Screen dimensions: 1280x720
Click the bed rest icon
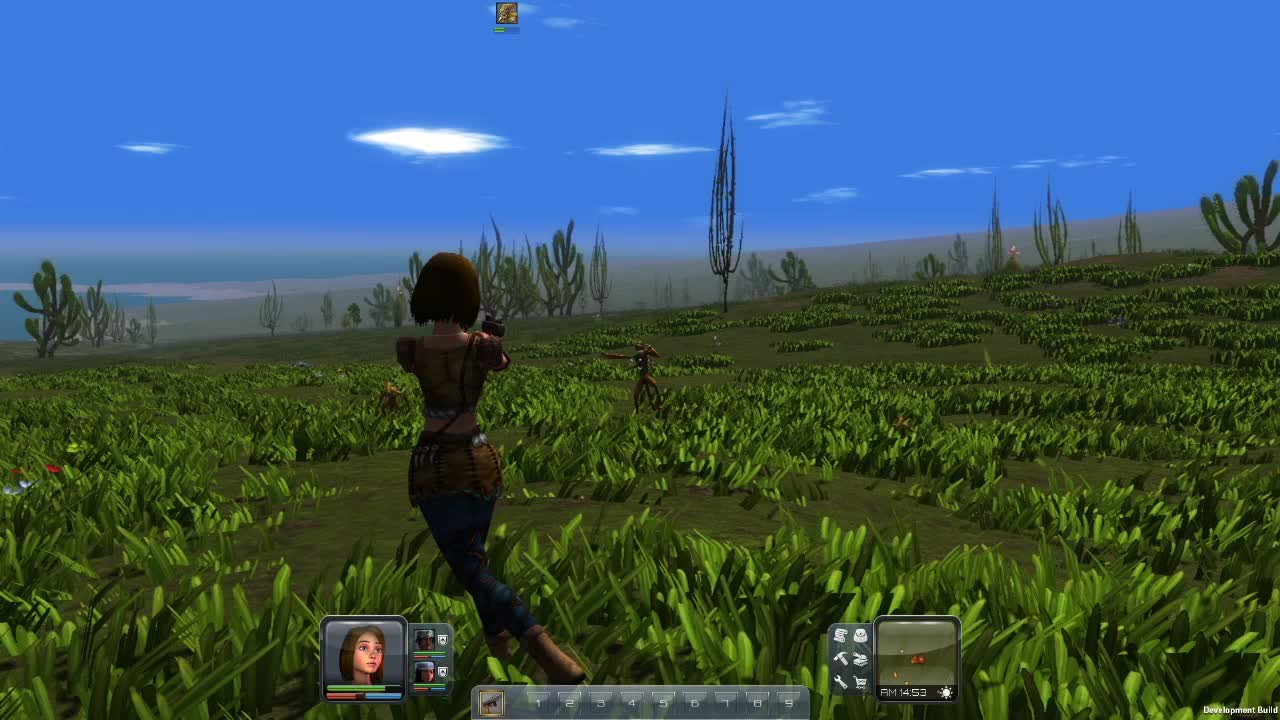(861, 659)
